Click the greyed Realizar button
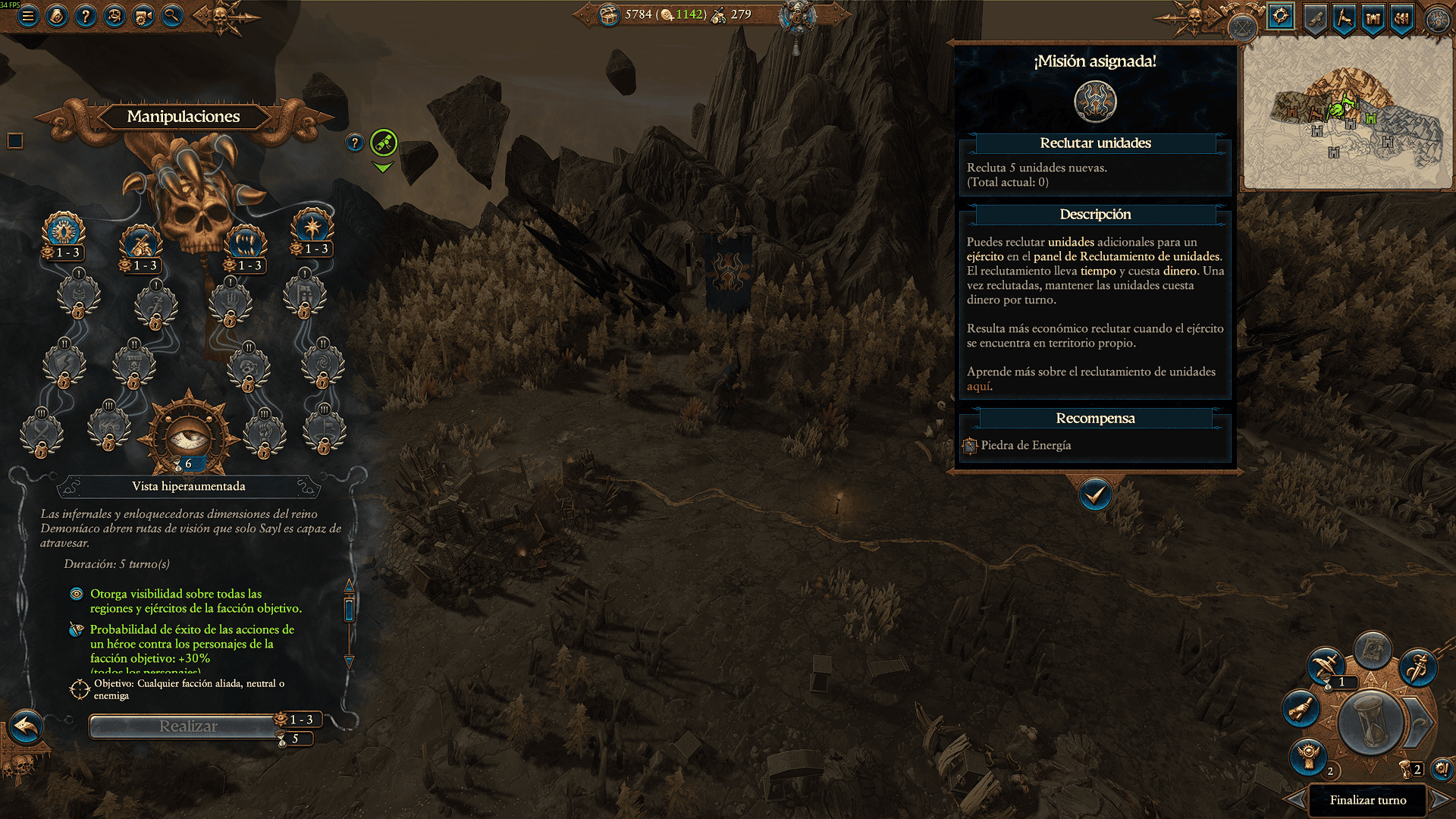 (x=187, y=726)
